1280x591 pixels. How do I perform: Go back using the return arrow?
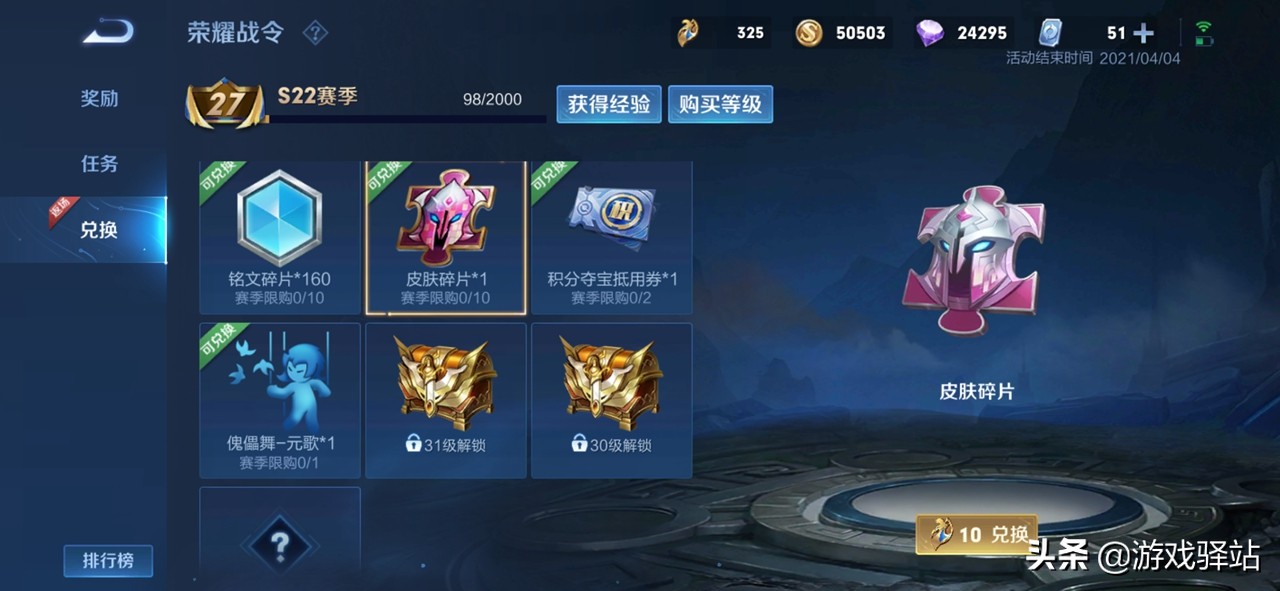pos(108,33)
